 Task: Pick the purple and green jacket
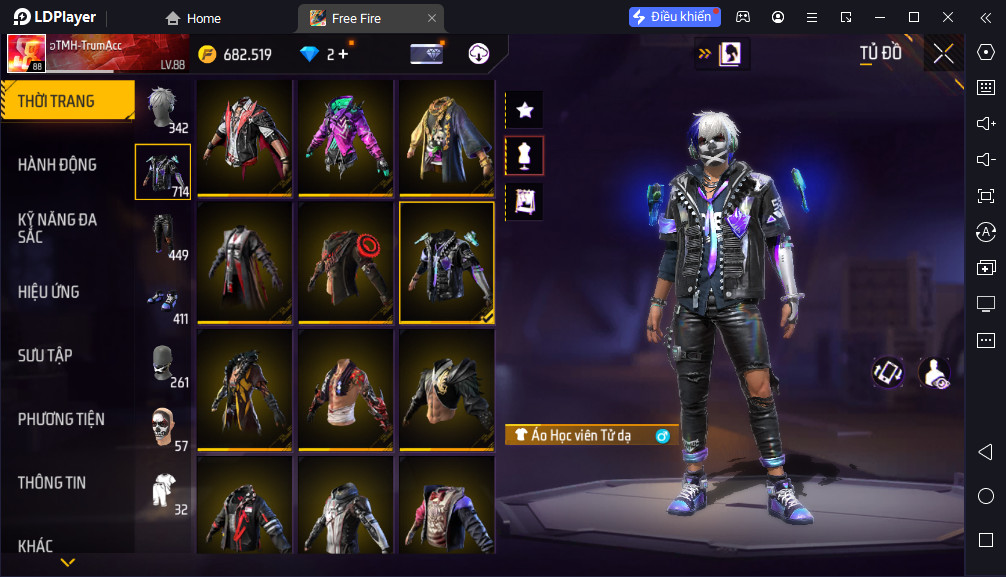tap(346, 137)
